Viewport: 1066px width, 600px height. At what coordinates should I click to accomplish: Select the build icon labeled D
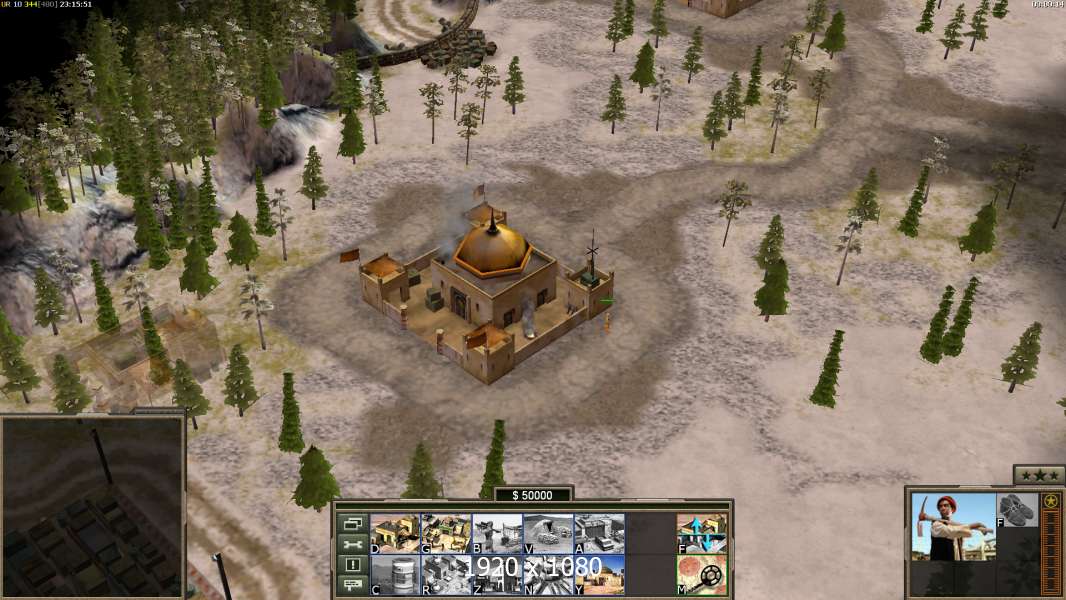click(x=395, y=533)
